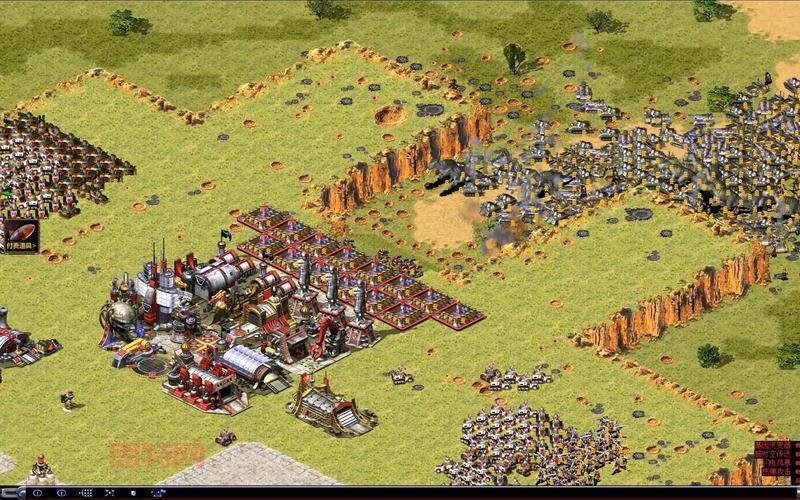Image resolution: width=800 pixels, height=500 pixels.
Task: Toggle the waypoint path command icon
Action: (158, 493)
